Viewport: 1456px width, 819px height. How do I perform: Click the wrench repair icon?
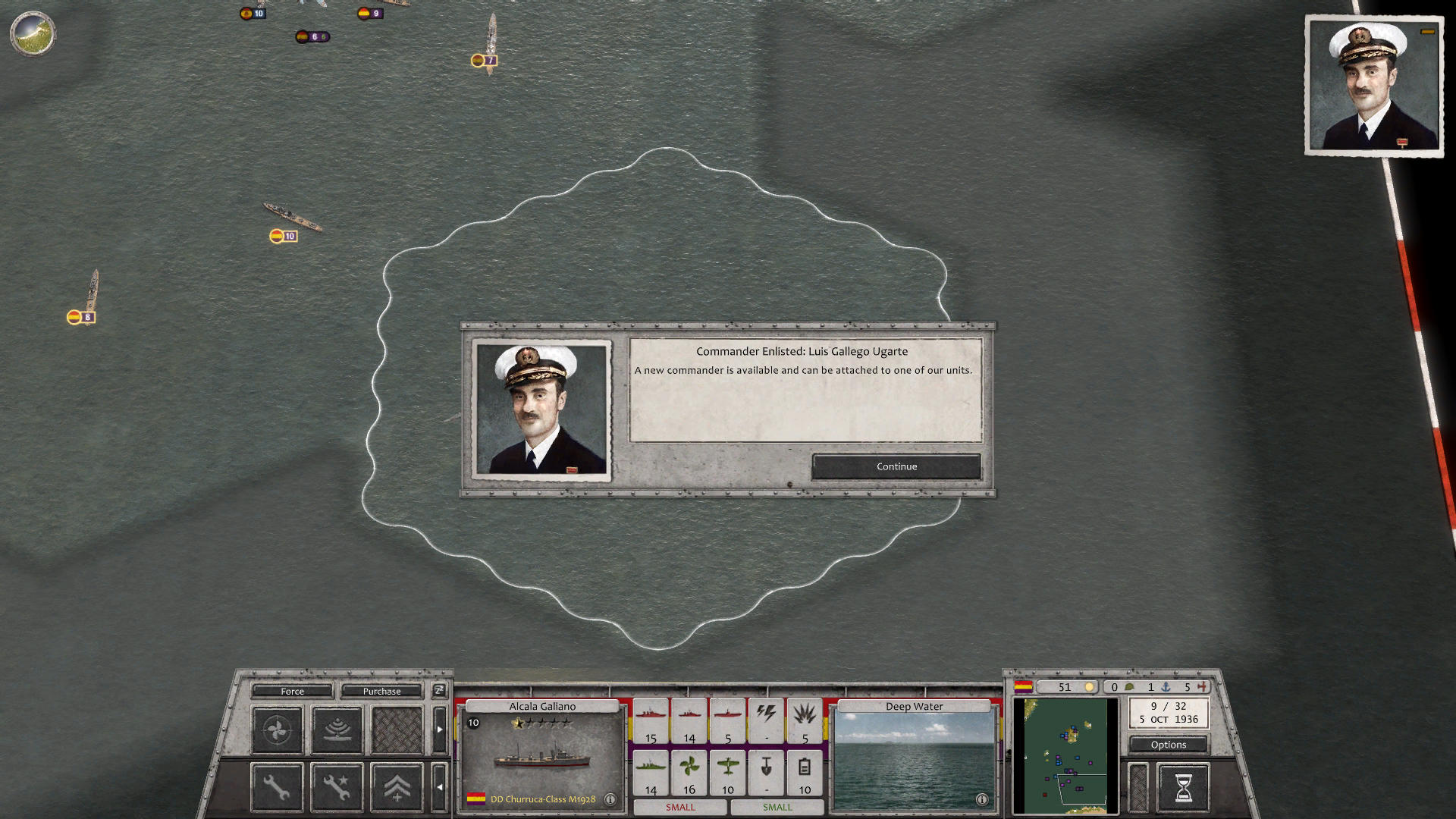(x=276, y=786)
